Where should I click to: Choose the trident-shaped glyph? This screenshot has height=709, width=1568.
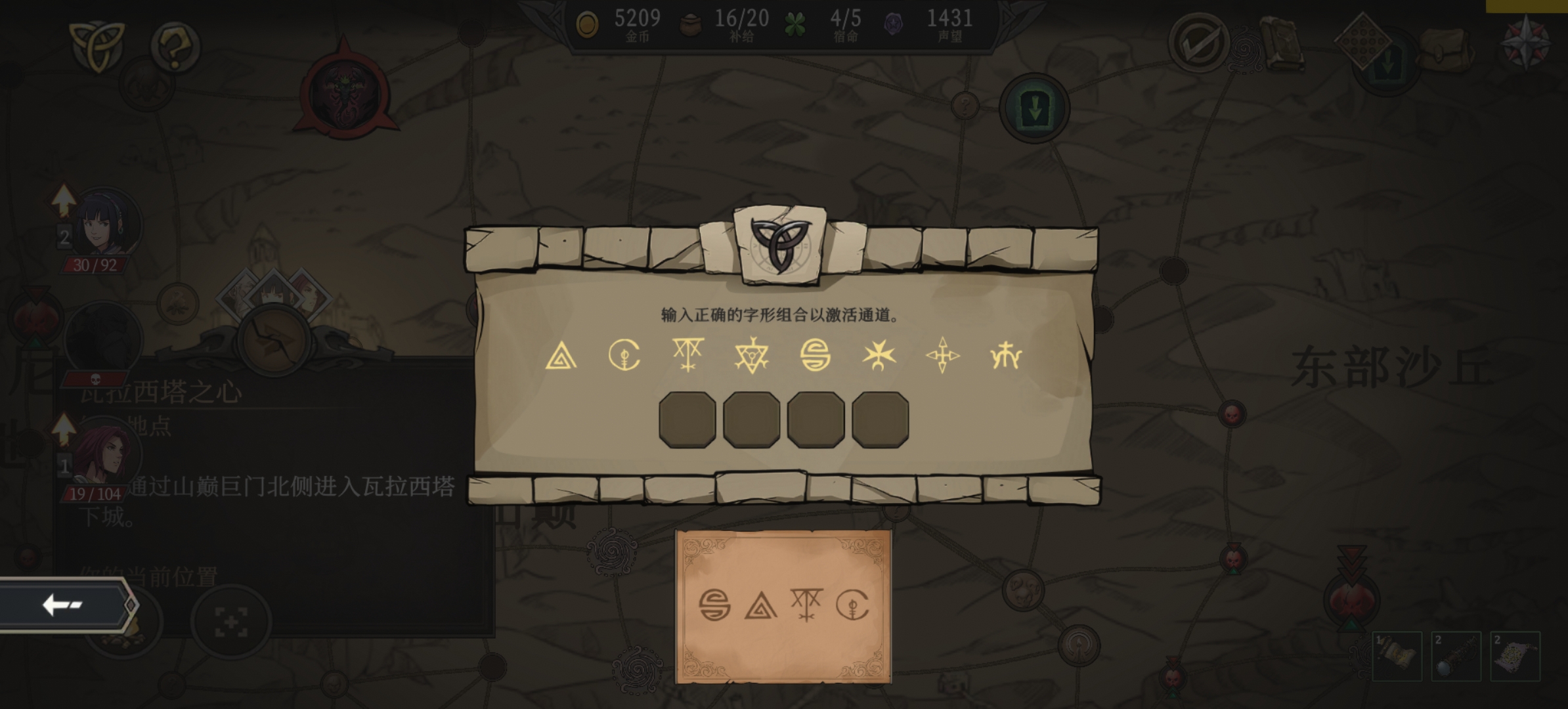[1005, 356]
